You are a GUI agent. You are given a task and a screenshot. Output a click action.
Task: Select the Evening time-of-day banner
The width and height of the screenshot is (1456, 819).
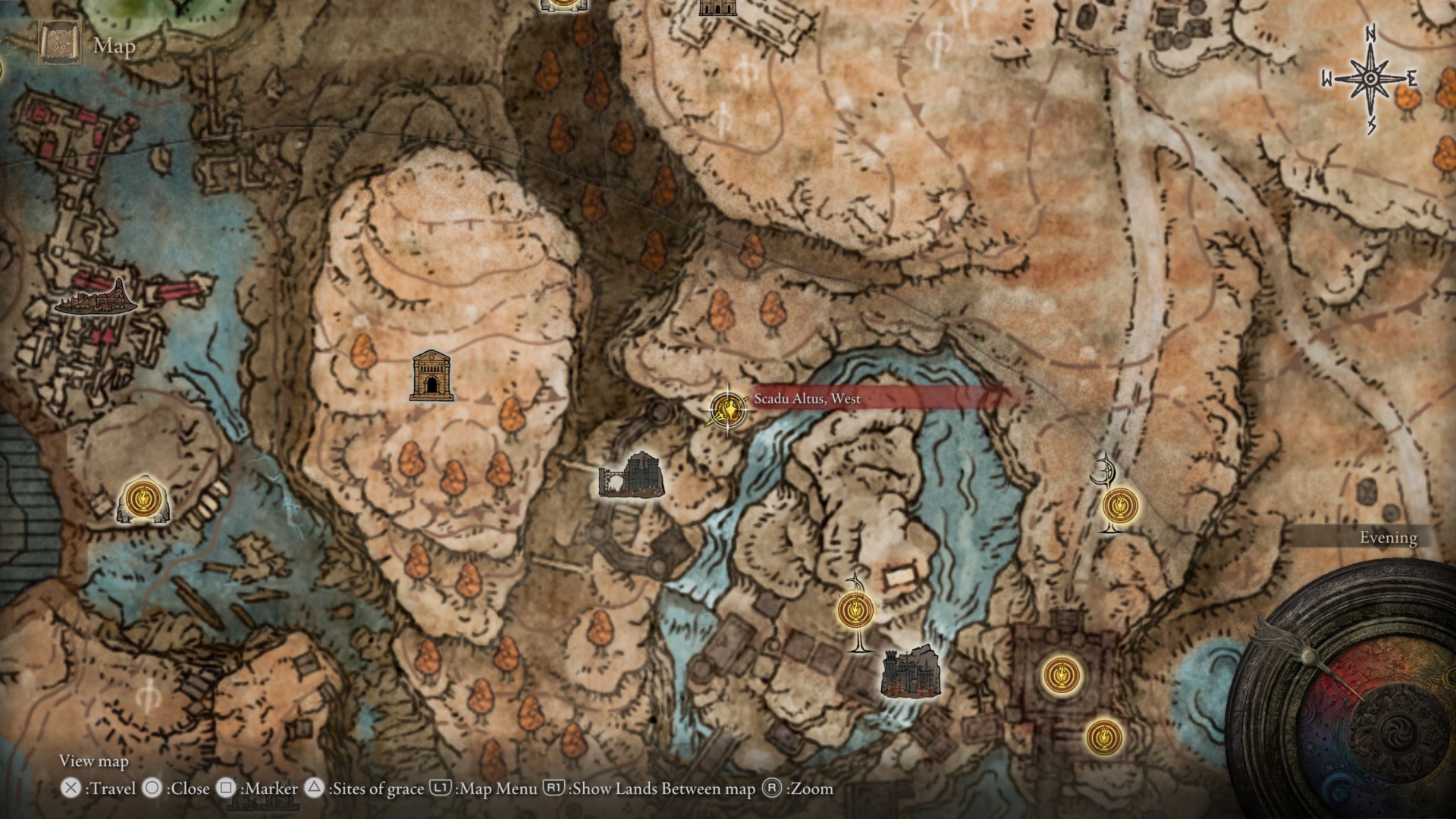point(1388,536)
